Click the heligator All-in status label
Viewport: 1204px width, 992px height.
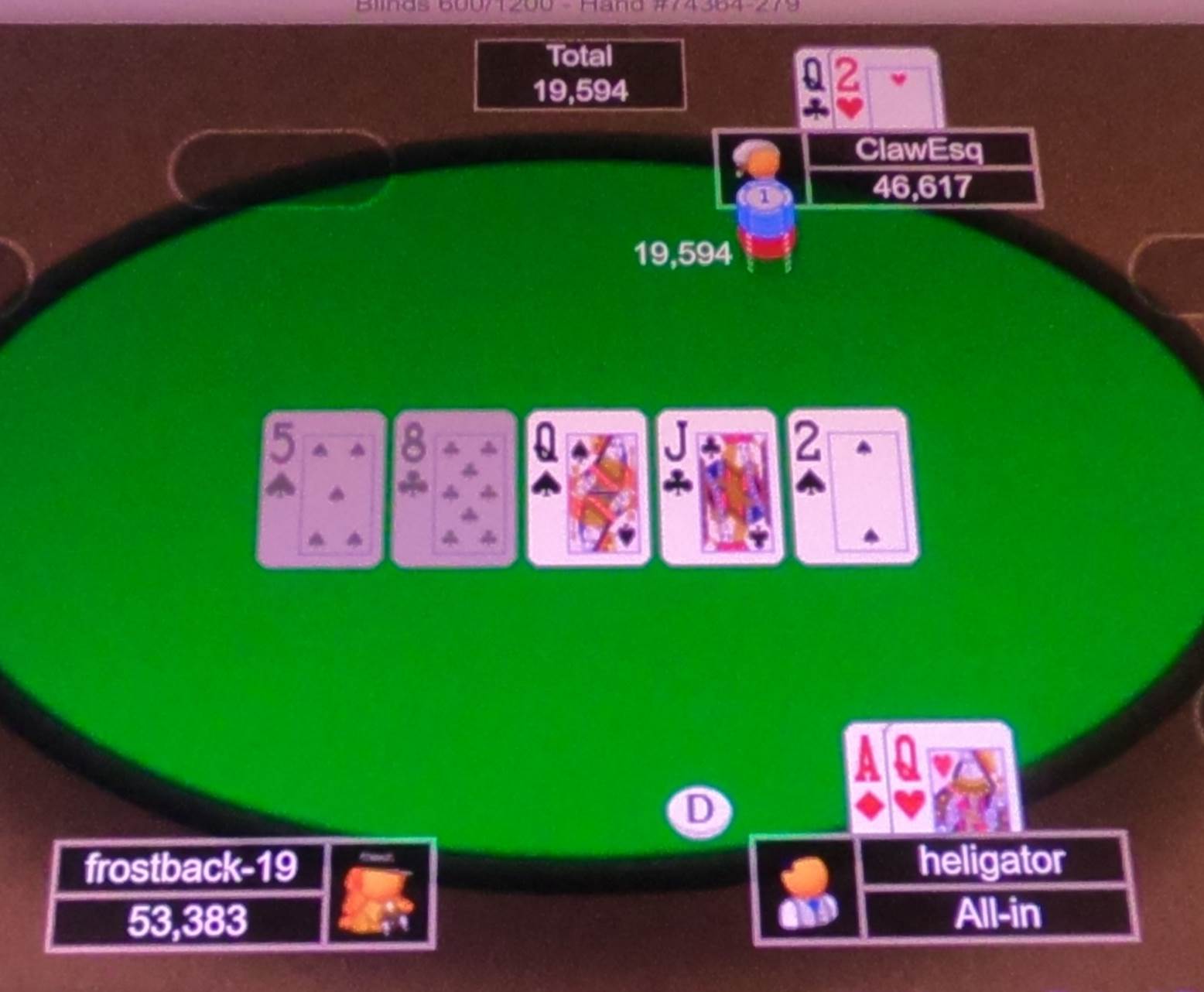(998, 913)
